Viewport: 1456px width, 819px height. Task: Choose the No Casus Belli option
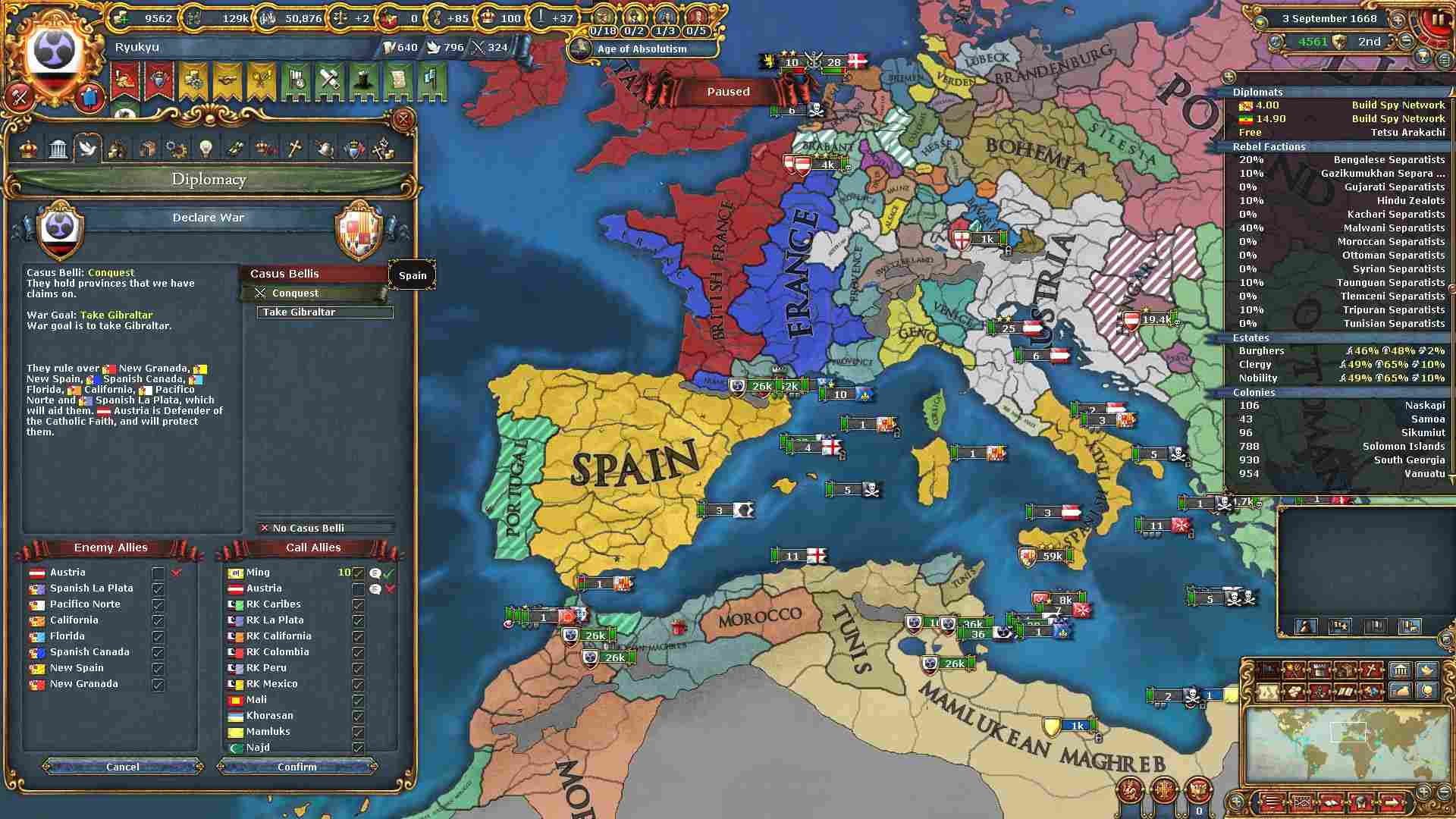(325, 528)
